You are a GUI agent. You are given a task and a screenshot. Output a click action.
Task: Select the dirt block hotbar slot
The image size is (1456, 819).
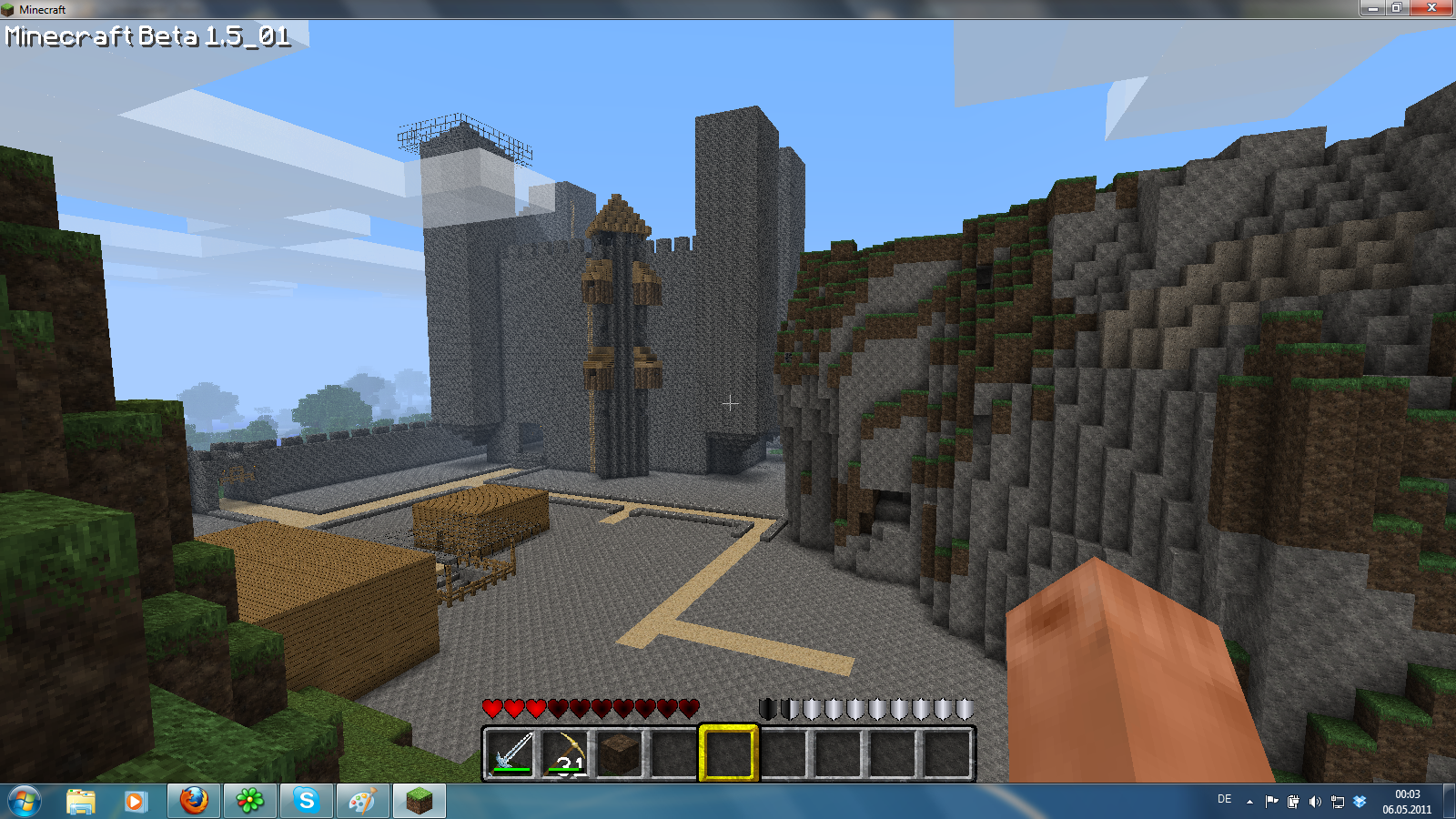pyautogui.click(x=620, y=753)
